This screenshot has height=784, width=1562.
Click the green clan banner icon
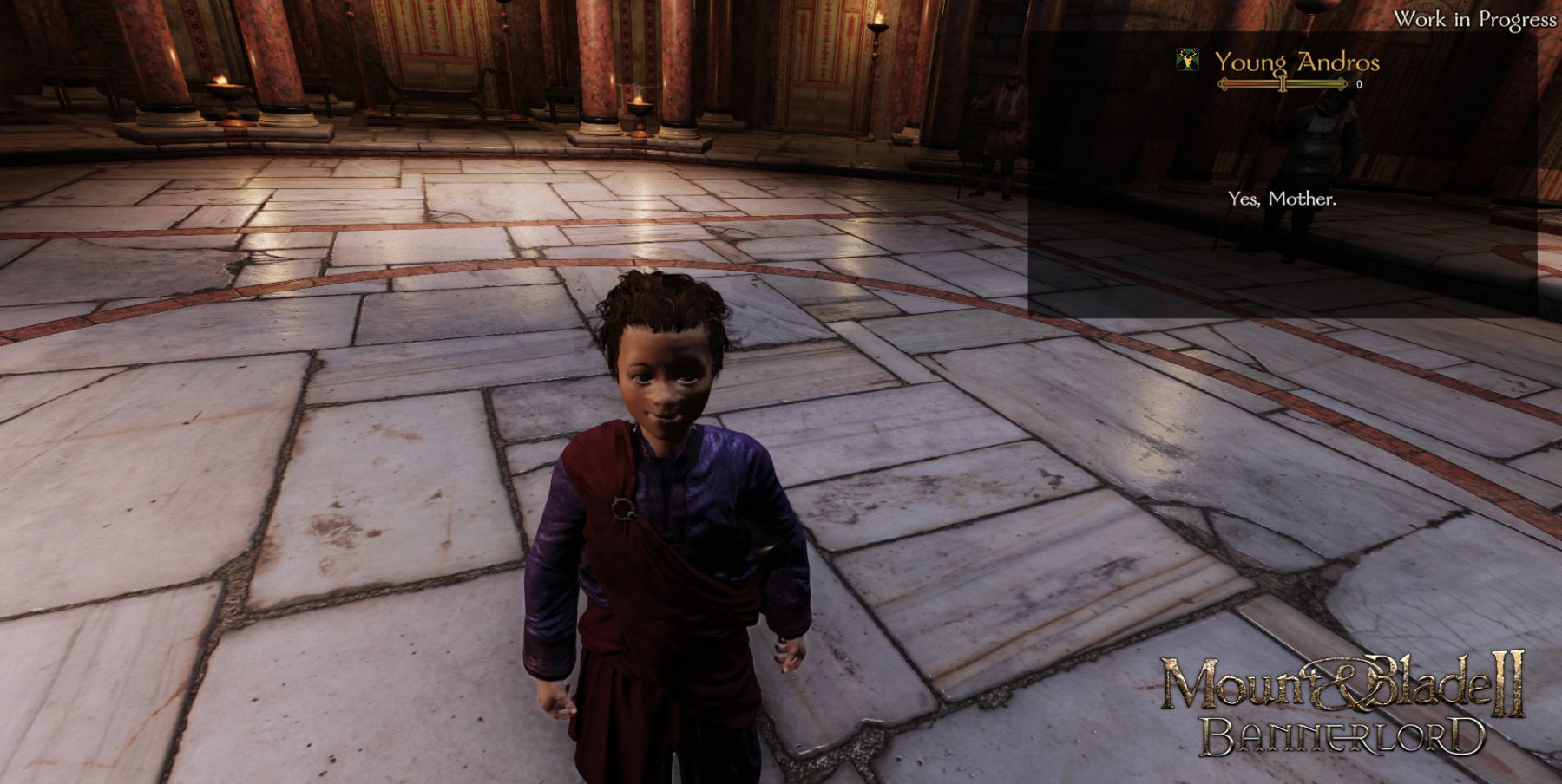(x=1186, y=60)
